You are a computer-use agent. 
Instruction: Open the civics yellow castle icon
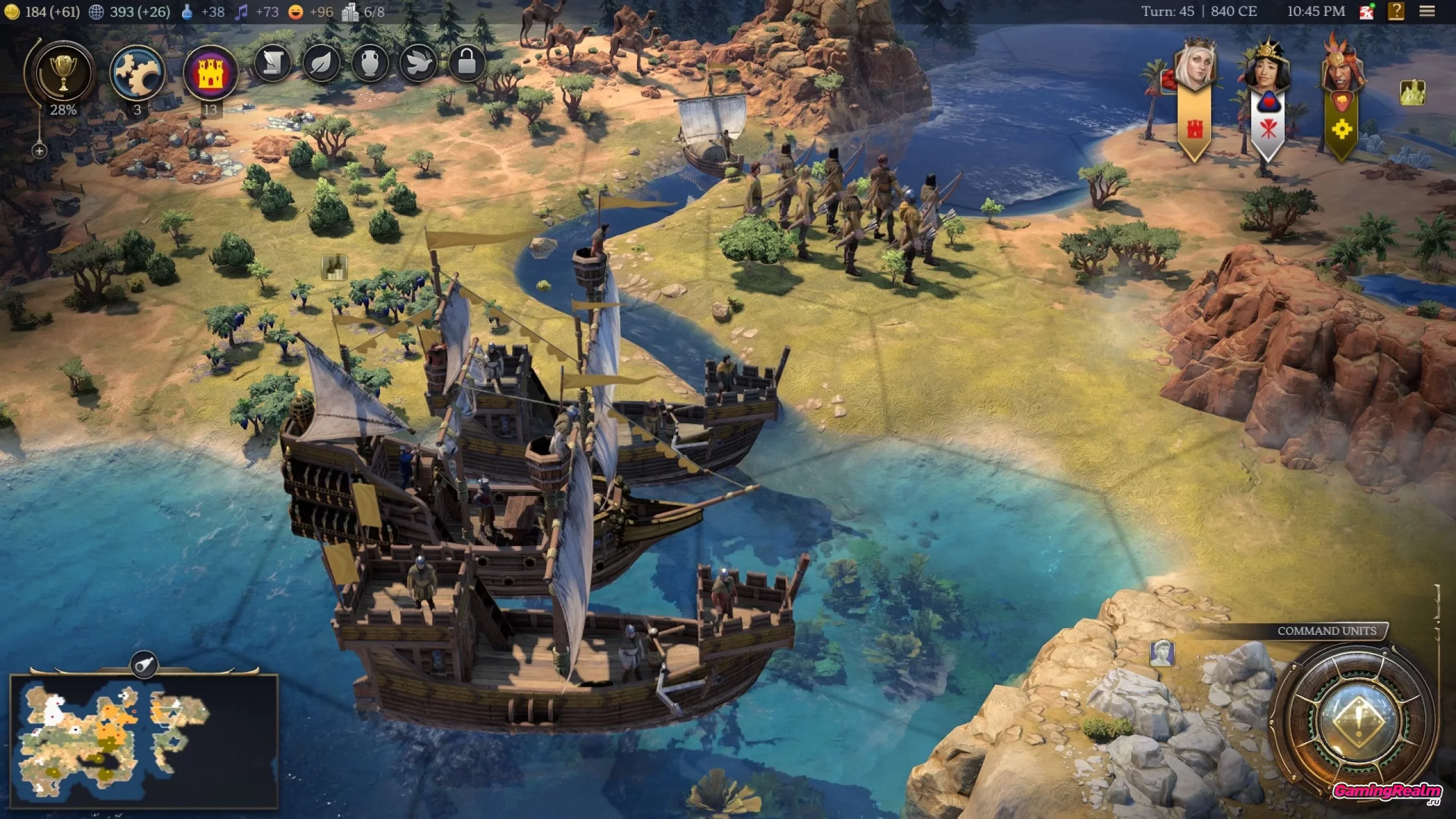(x=210, y=73)
